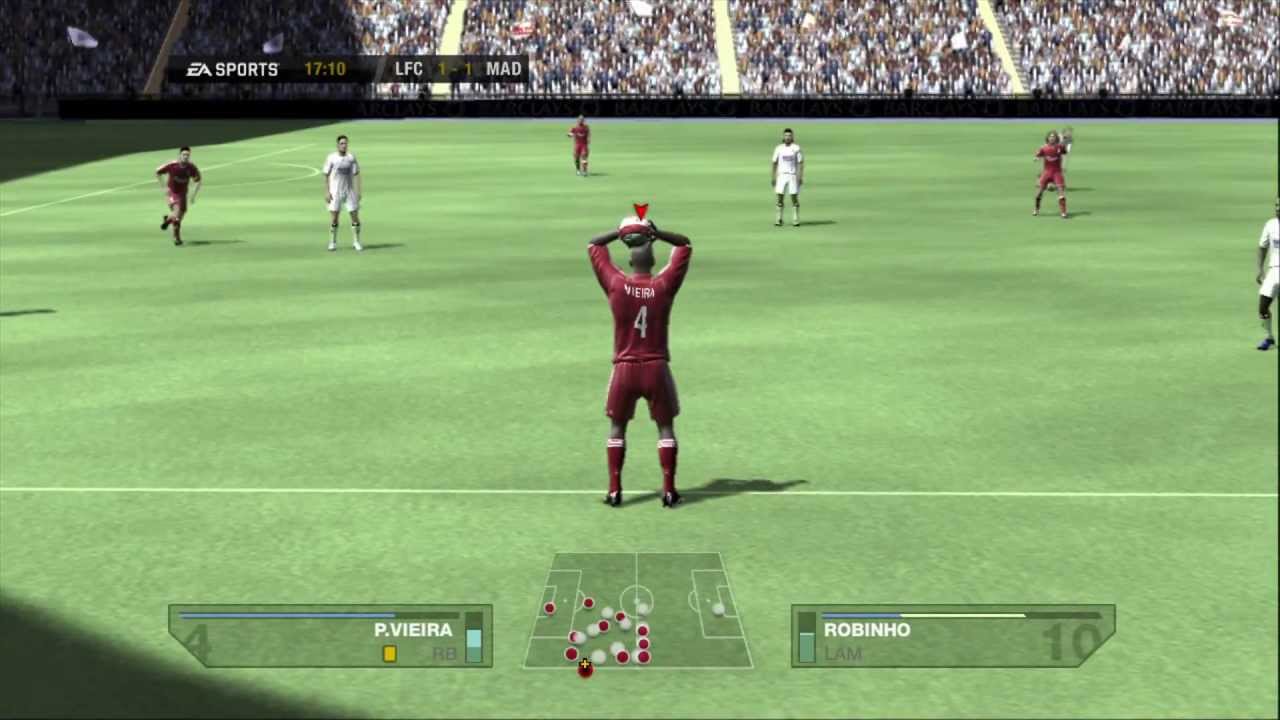The height and width of the screenshot is (720, 1280).
Task: Click the RB button prompt on Vieira's nameplate
Action: 444,653
